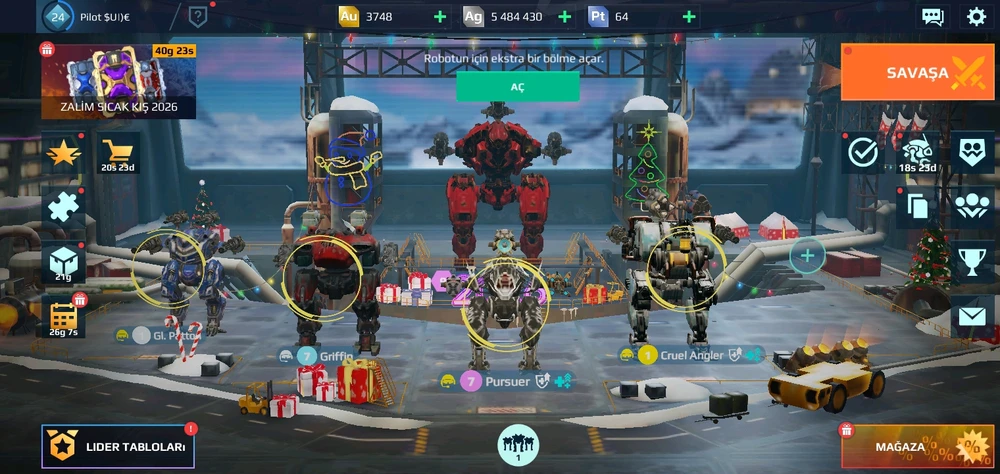This screenshot has height=474, width=1000.
Task: Open the Zalim Sıcak Kış 2026 event banner
Action: pyautogui.click(x=118, y=81)
